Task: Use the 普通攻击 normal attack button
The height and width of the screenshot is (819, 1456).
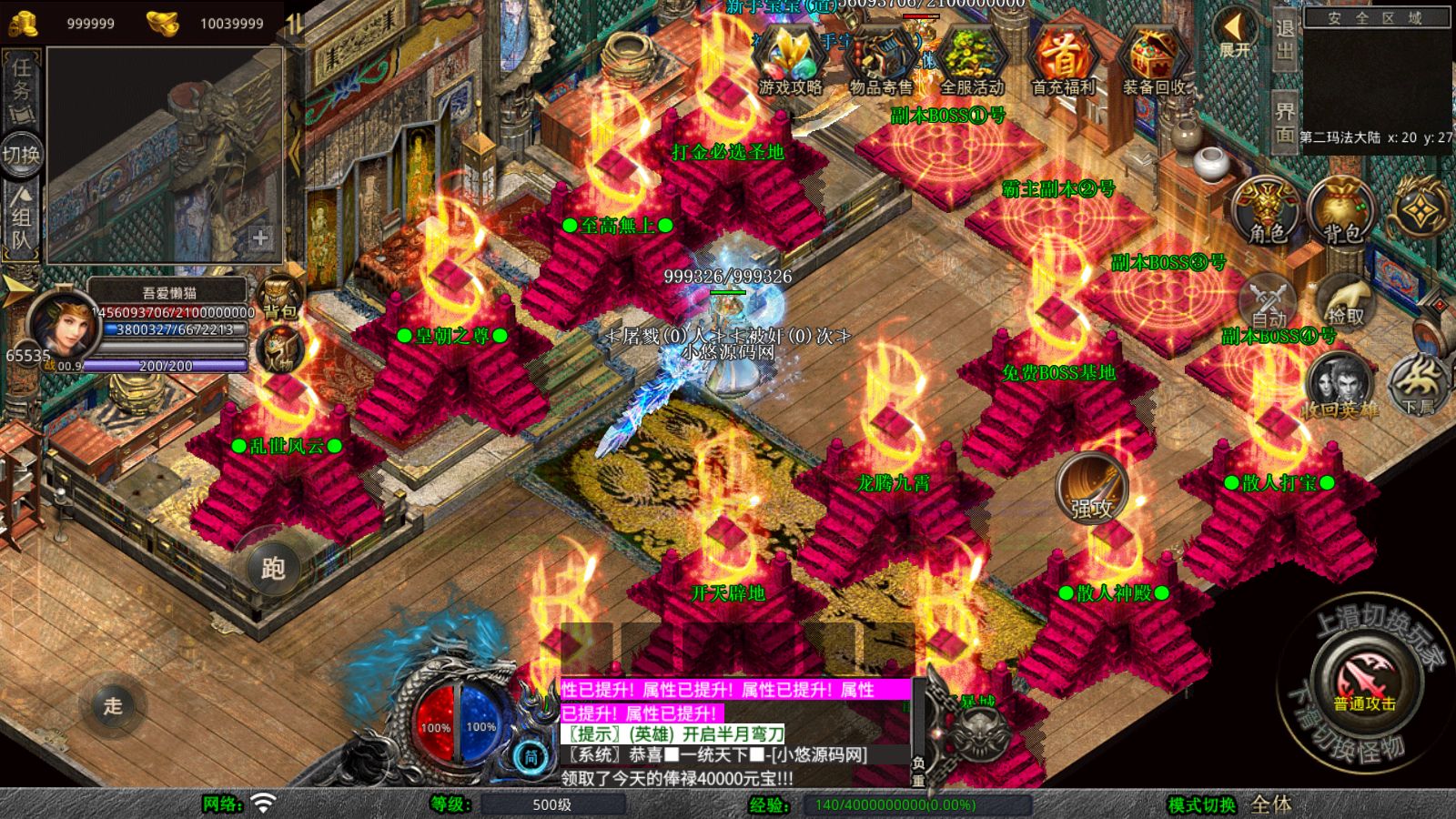Action: click(x=1364, y=681)
